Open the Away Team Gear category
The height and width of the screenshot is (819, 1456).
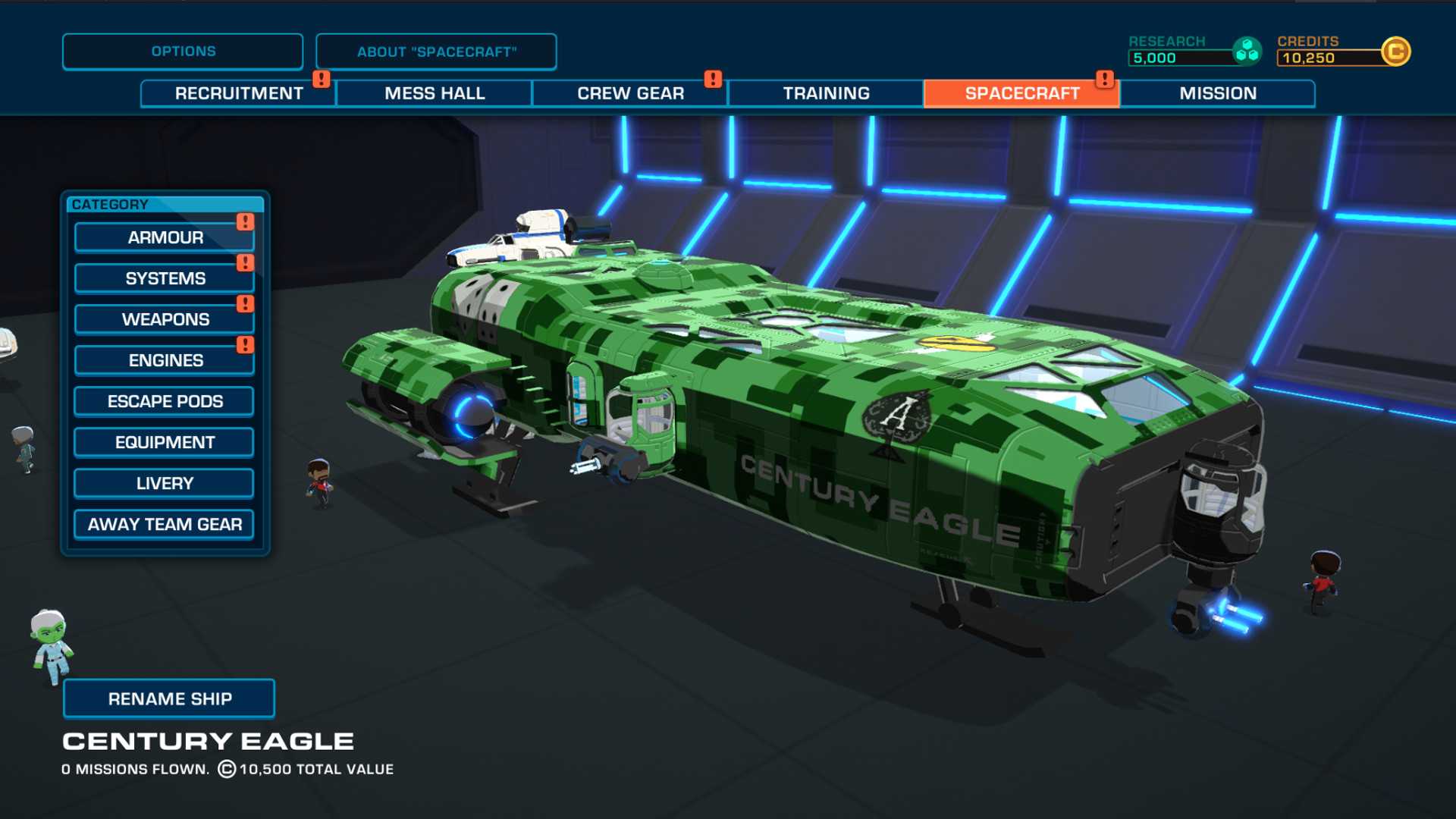(163, 524)
